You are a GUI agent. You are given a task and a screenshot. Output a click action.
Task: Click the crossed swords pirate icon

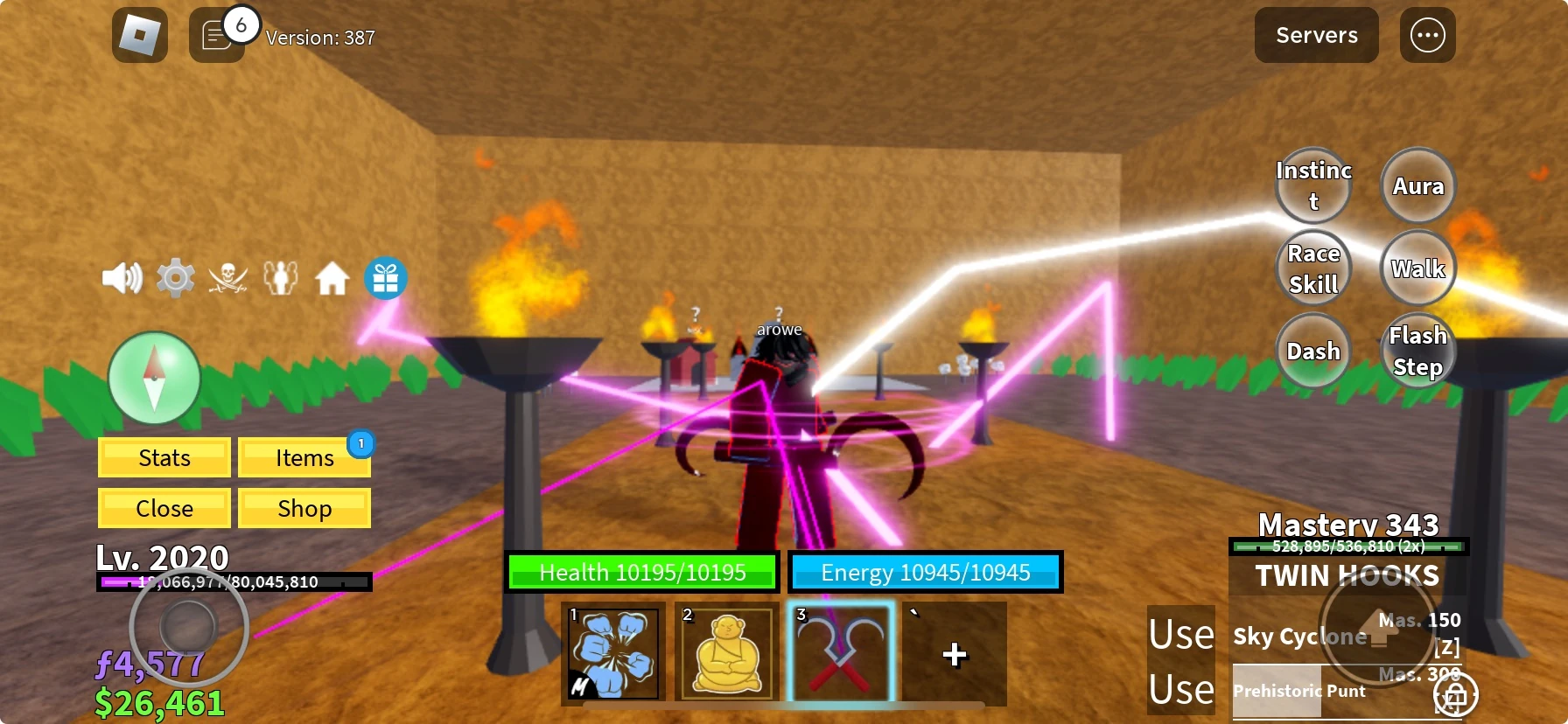point(227,276)
